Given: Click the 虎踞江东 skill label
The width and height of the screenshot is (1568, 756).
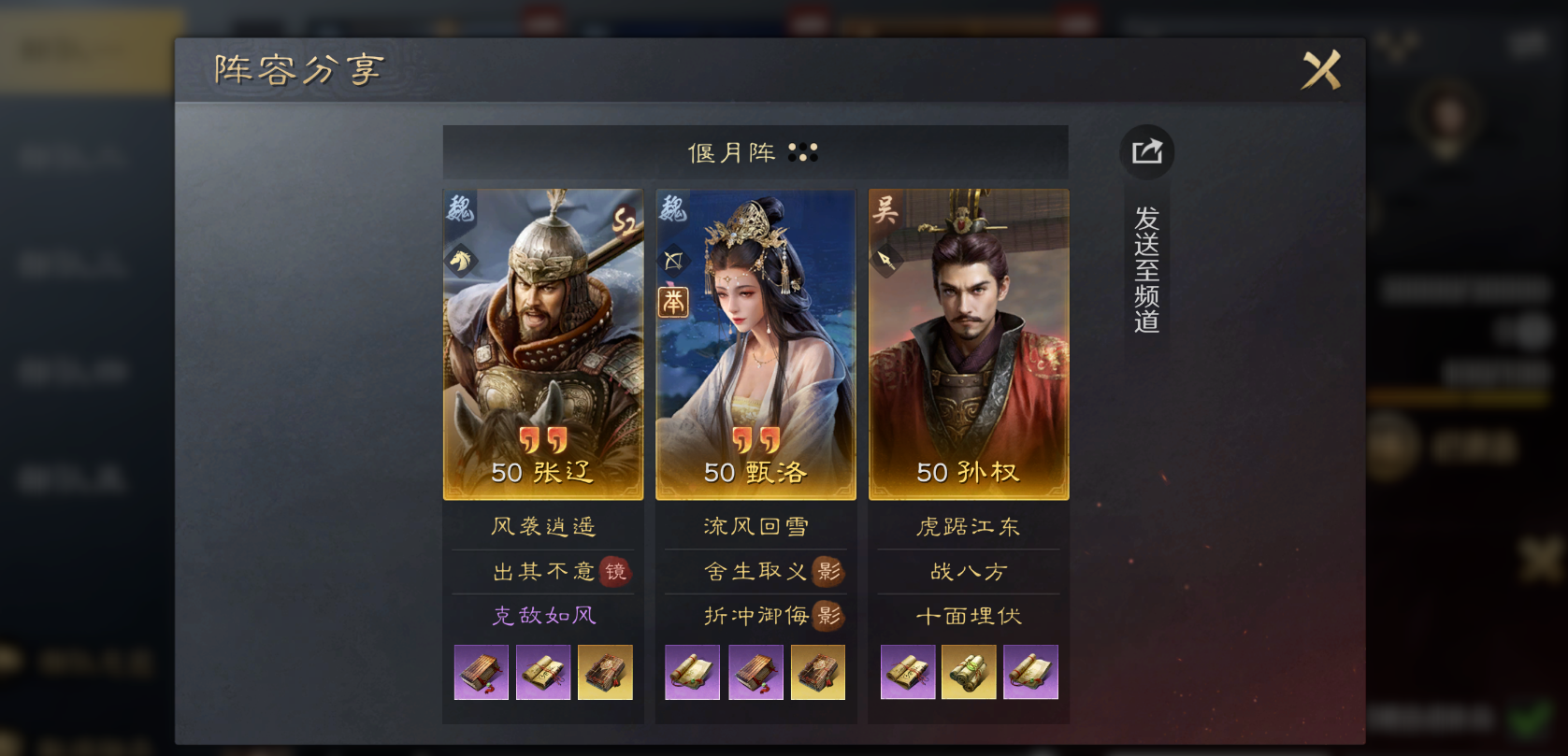Looking at the screenshot, I should (968, 526).
